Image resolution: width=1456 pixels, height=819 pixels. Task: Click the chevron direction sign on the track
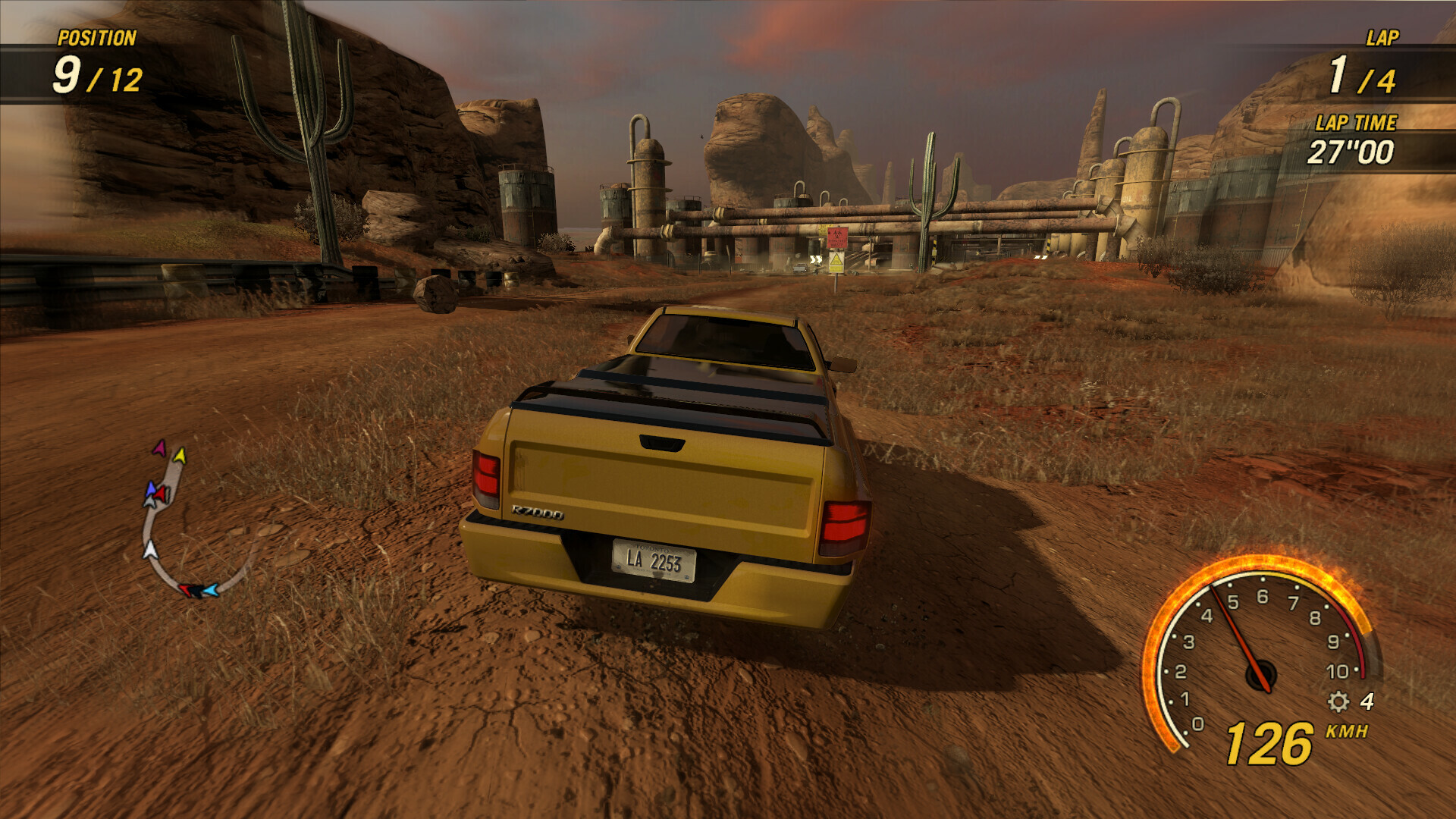(x=816, y=259)
